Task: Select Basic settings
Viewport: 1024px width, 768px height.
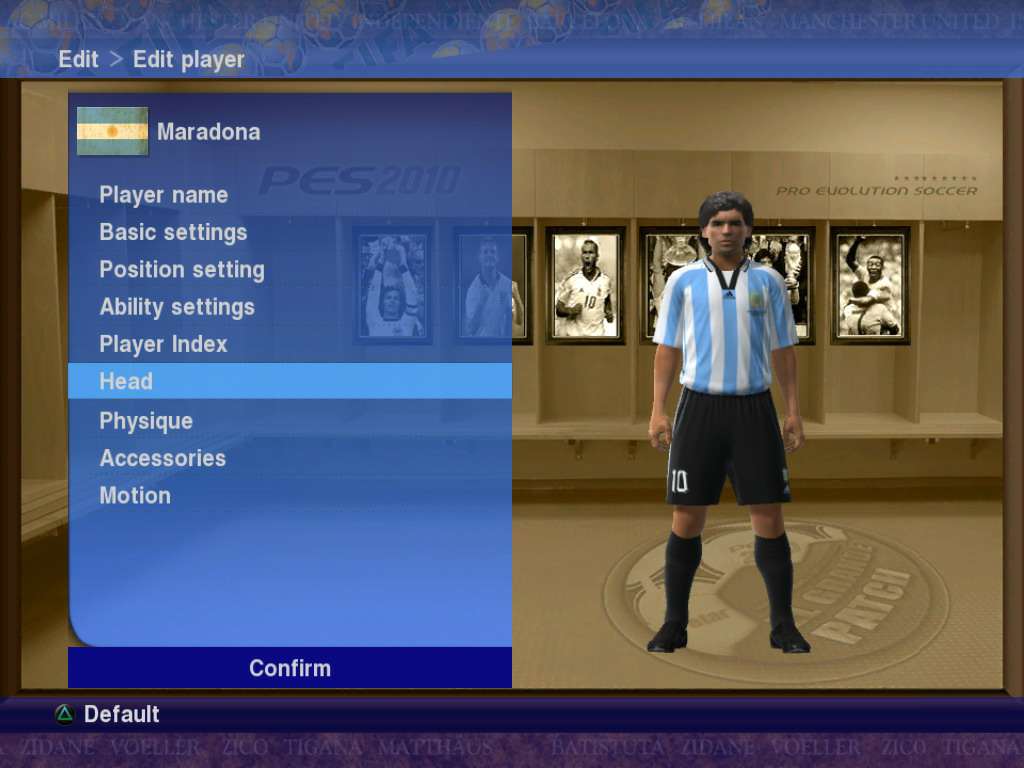Action: coord(173,232)
